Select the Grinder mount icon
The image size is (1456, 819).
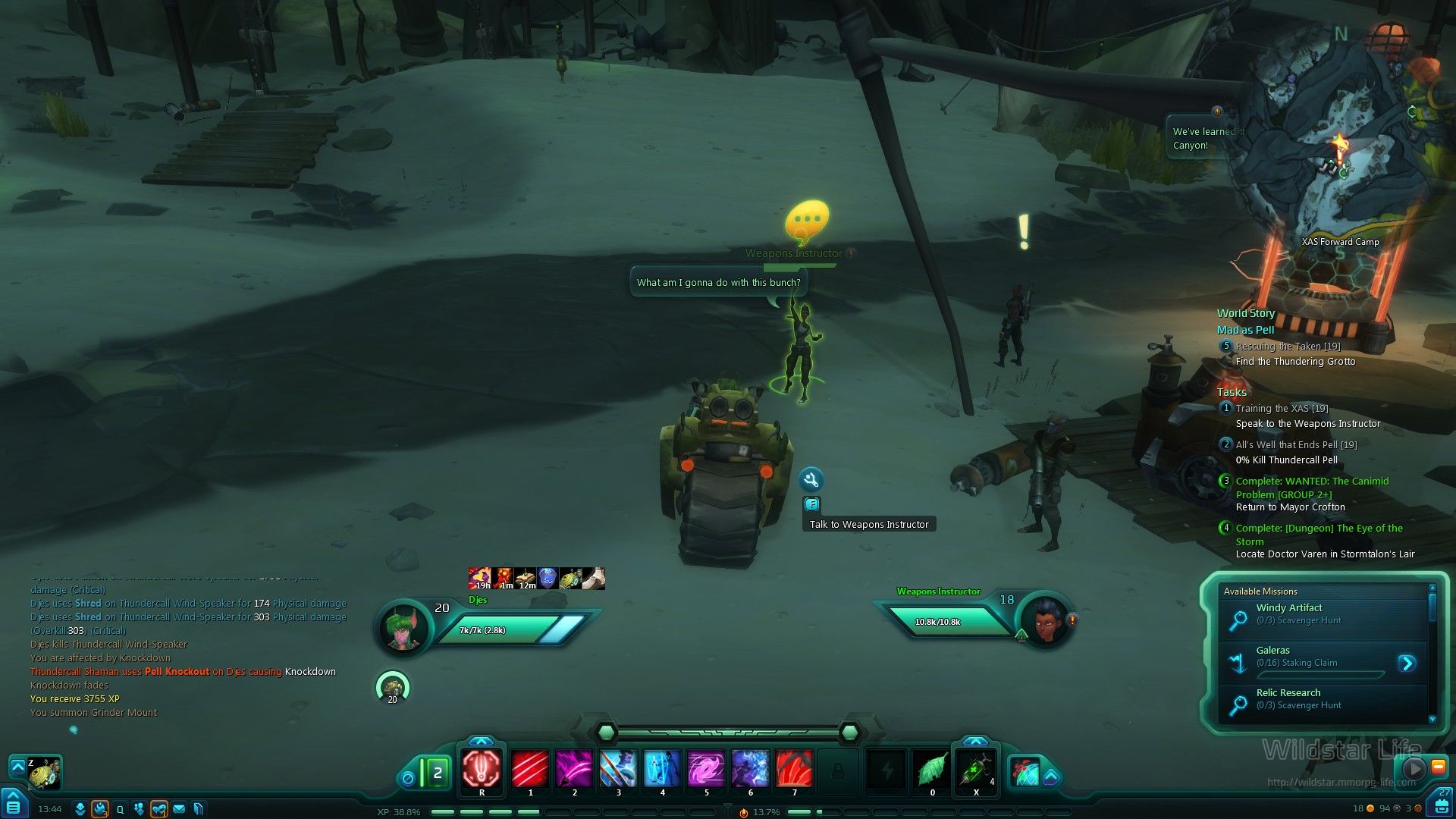[x=45, y=773]
